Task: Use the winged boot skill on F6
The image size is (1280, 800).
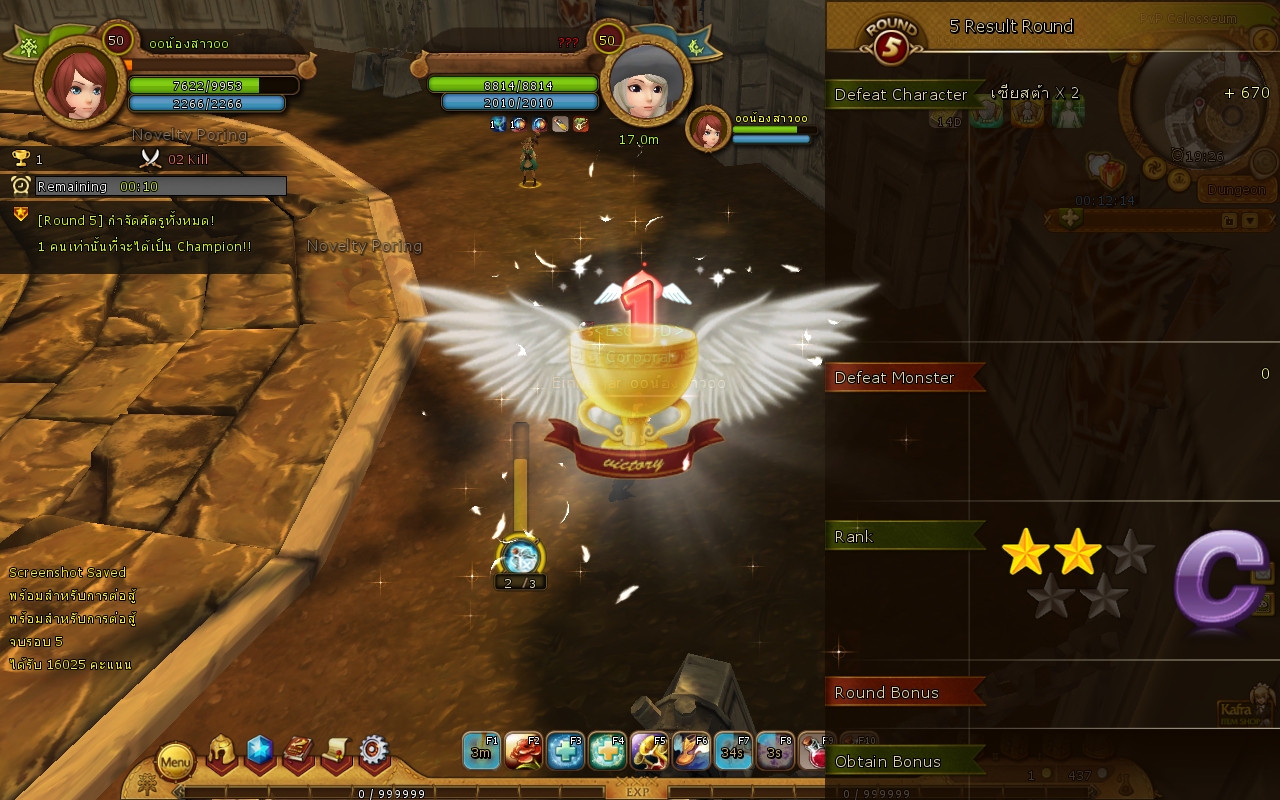Action: pos(691,750)
